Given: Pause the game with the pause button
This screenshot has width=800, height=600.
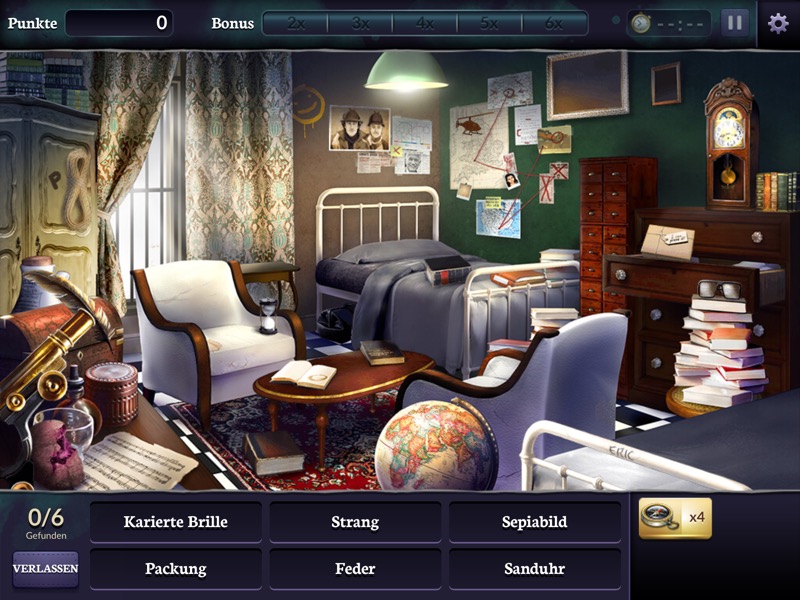Looking at the screenshot, I should (x=735, y=23).
